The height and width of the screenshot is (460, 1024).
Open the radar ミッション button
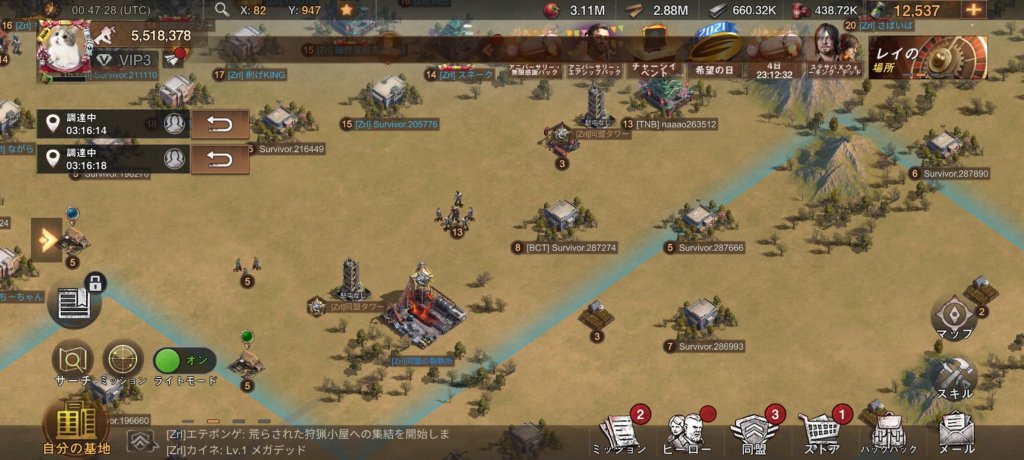pyautogui.click(x=122, y=360)
